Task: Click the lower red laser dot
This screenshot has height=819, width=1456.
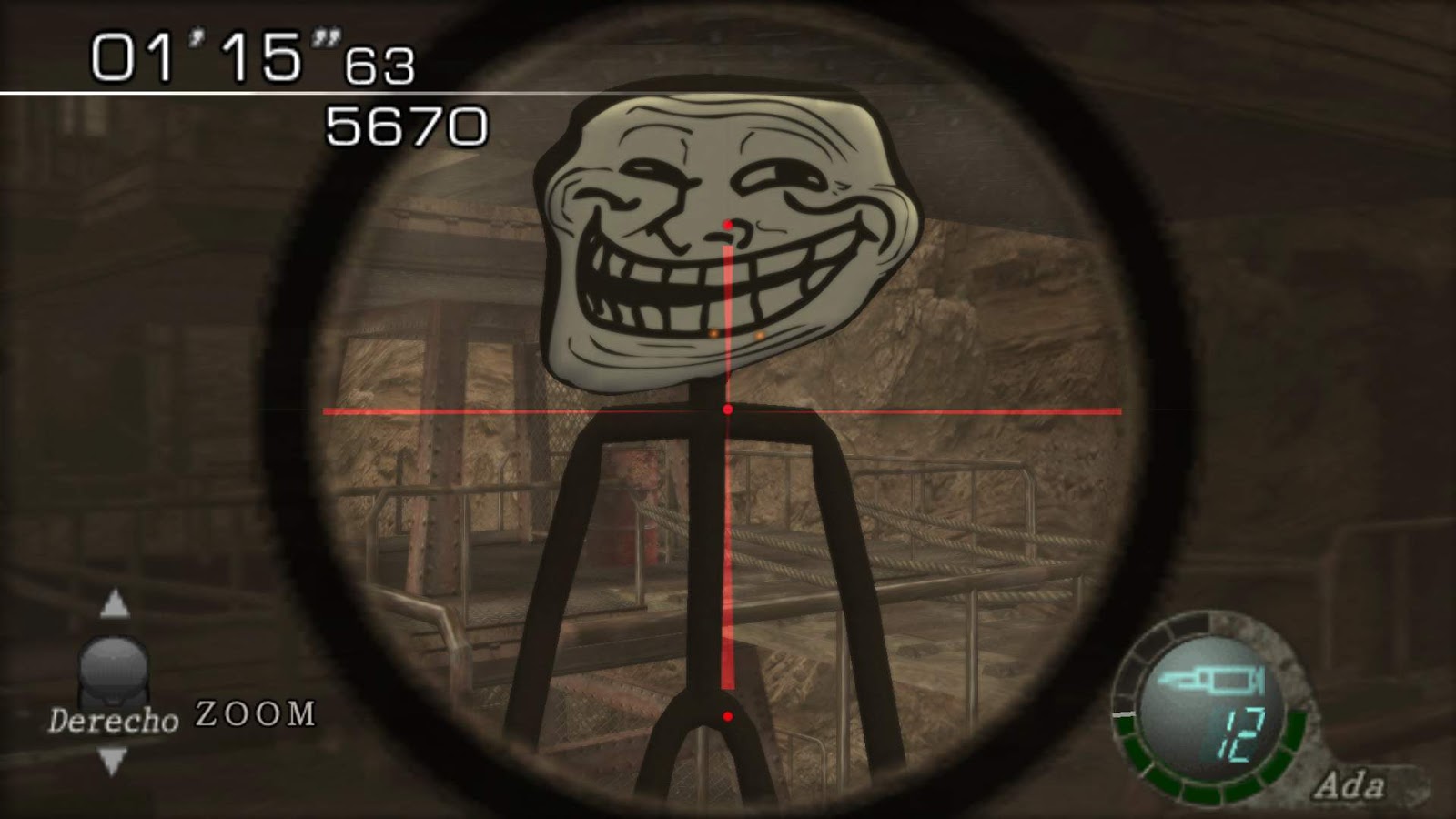Action: [x=726, y=715]
